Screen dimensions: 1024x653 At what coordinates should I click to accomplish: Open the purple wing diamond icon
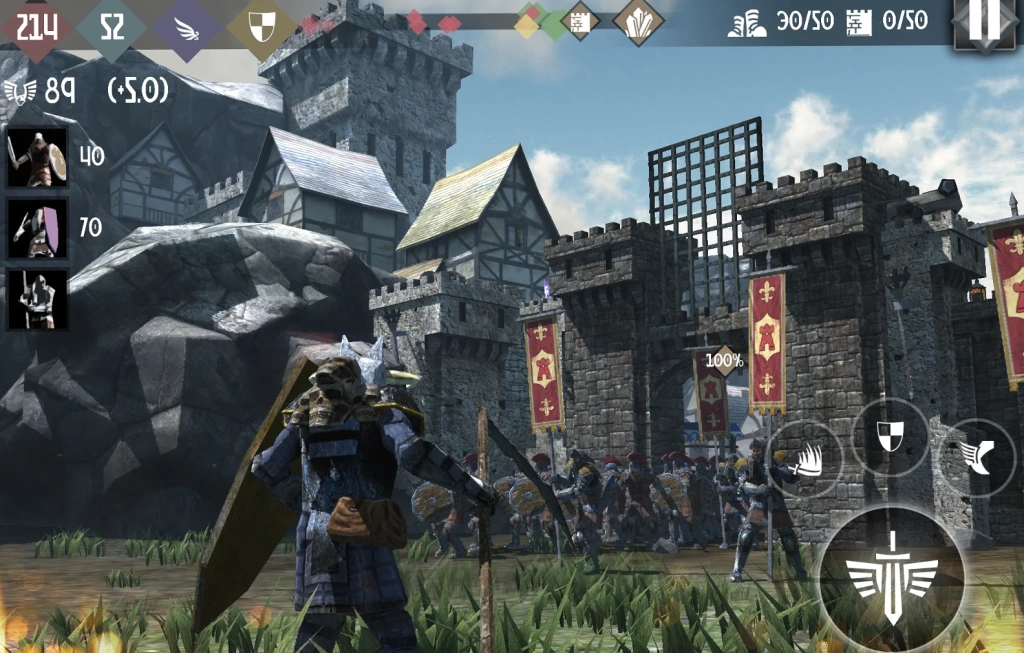click(185, 27)
